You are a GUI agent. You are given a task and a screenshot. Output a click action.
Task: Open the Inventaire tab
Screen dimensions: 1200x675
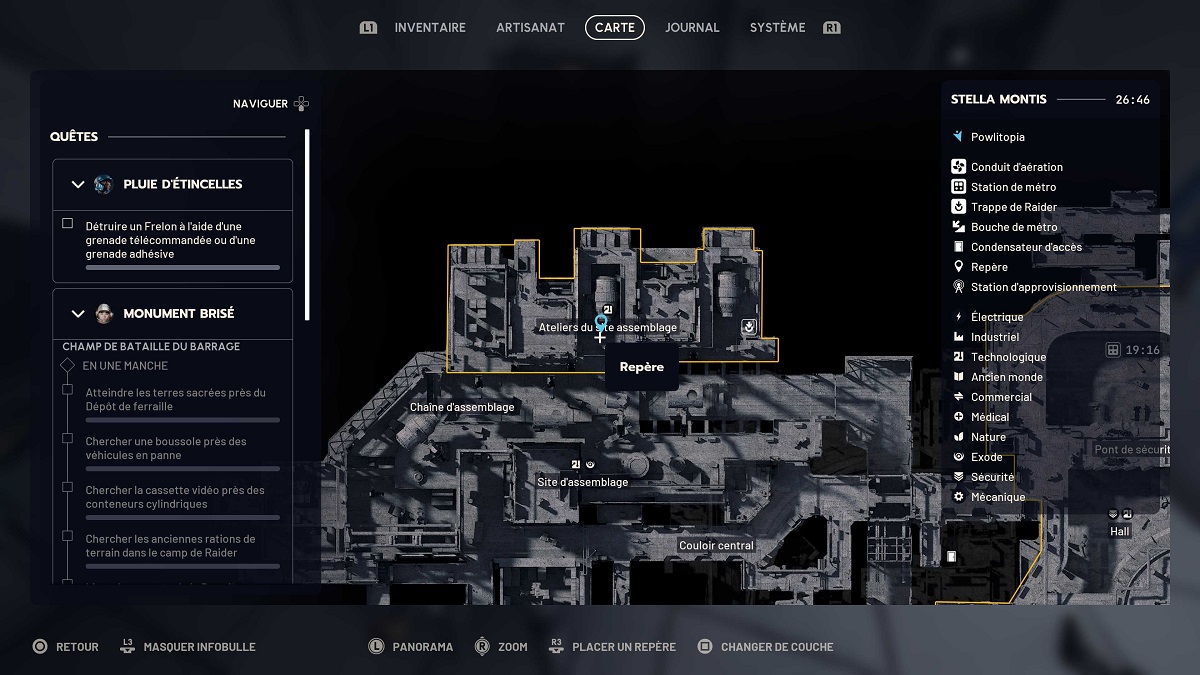click(430, 28)
